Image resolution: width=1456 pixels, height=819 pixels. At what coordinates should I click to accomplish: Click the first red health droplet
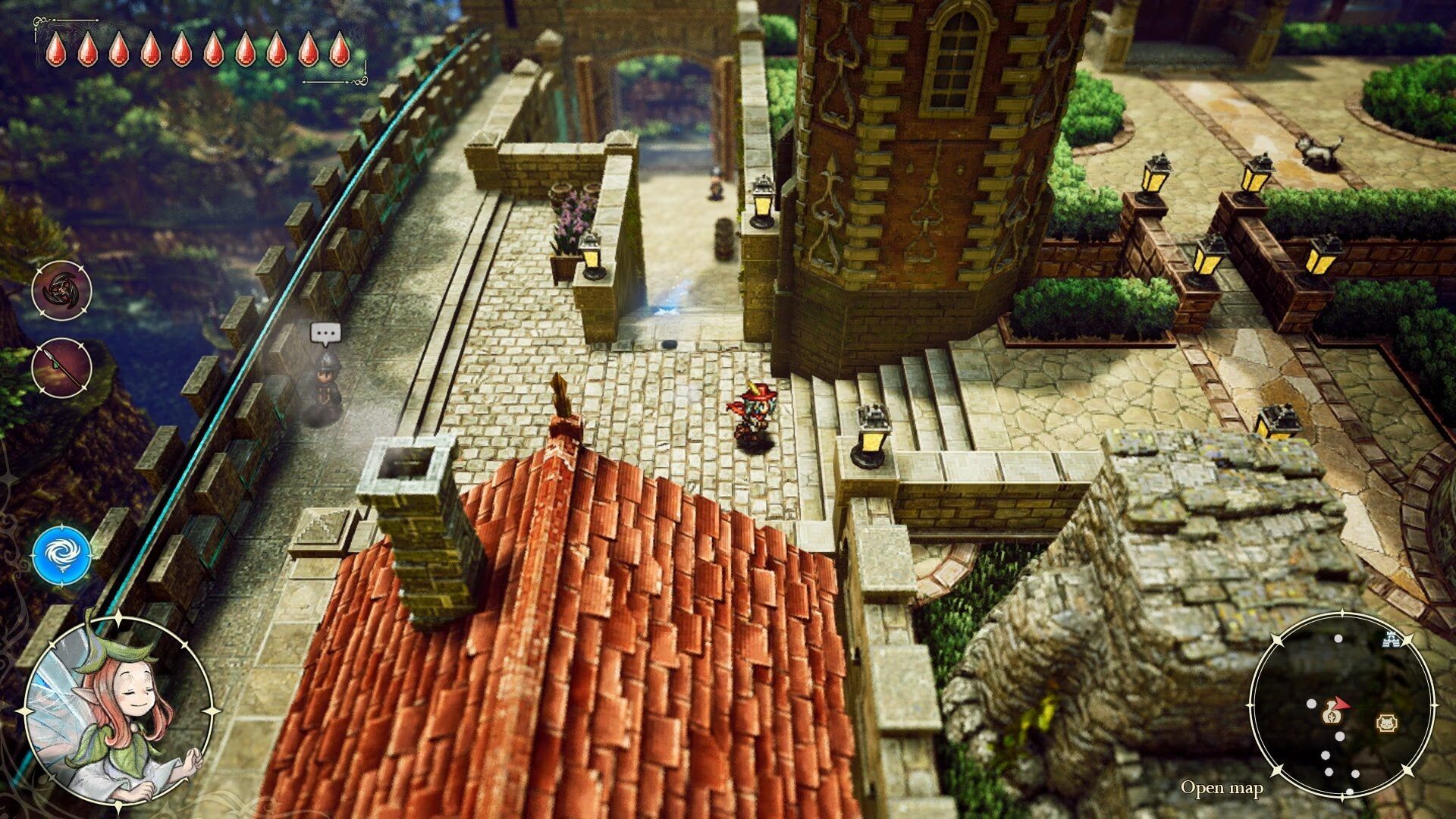(x=56, y=49)
